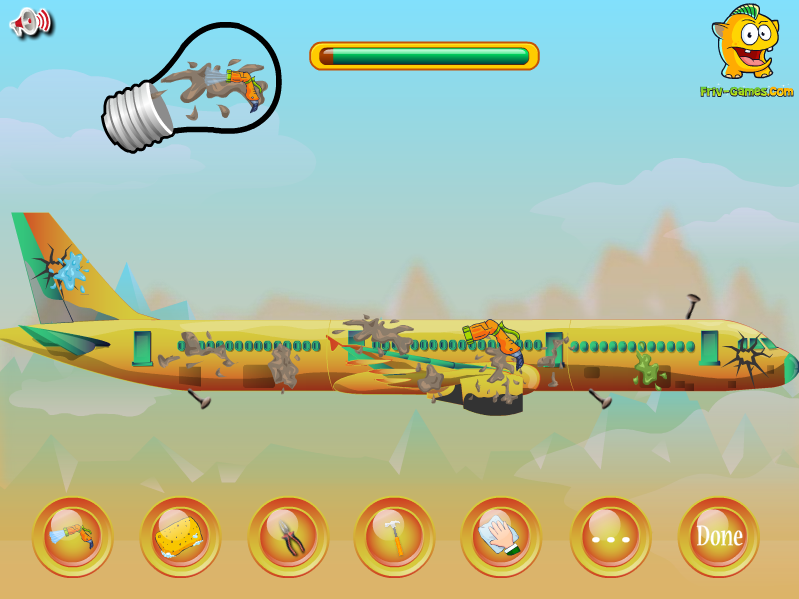
Task: Click the Done button
Action: [718, 537]
